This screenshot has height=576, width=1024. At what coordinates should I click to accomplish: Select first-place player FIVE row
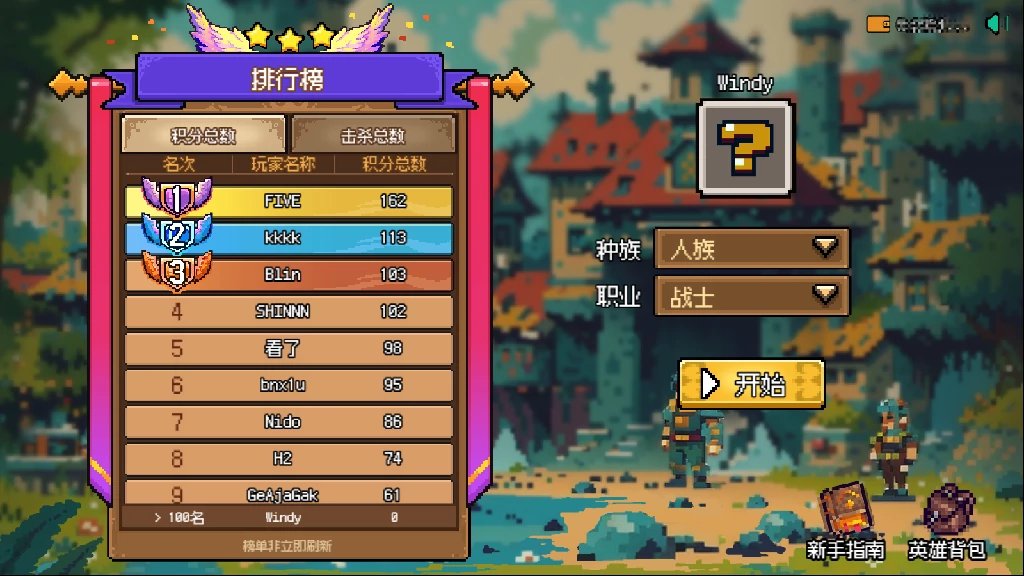(x=288, y=201)
